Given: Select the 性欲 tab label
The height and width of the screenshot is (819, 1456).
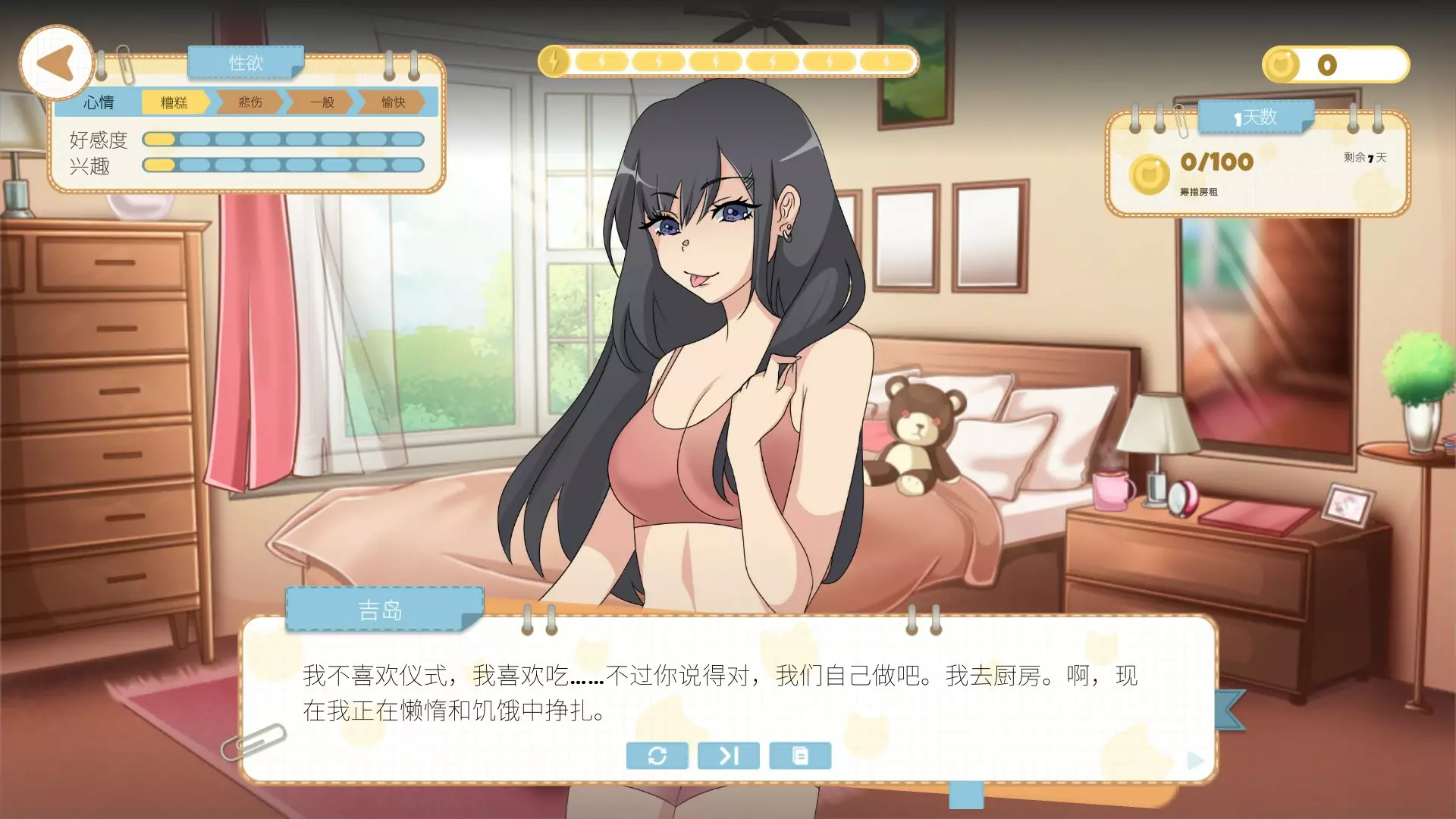Looking at the screenshot, I should pyautogui.click(x=246, y=63).
